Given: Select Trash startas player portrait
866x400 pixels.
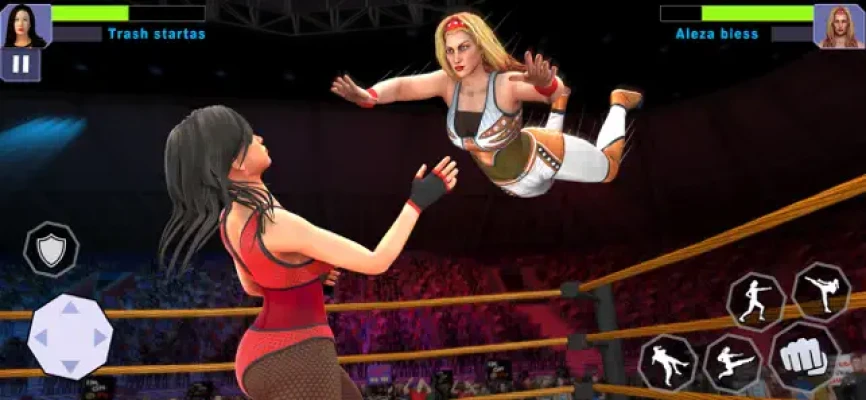Looking at the screenshot, I should 26,25.
